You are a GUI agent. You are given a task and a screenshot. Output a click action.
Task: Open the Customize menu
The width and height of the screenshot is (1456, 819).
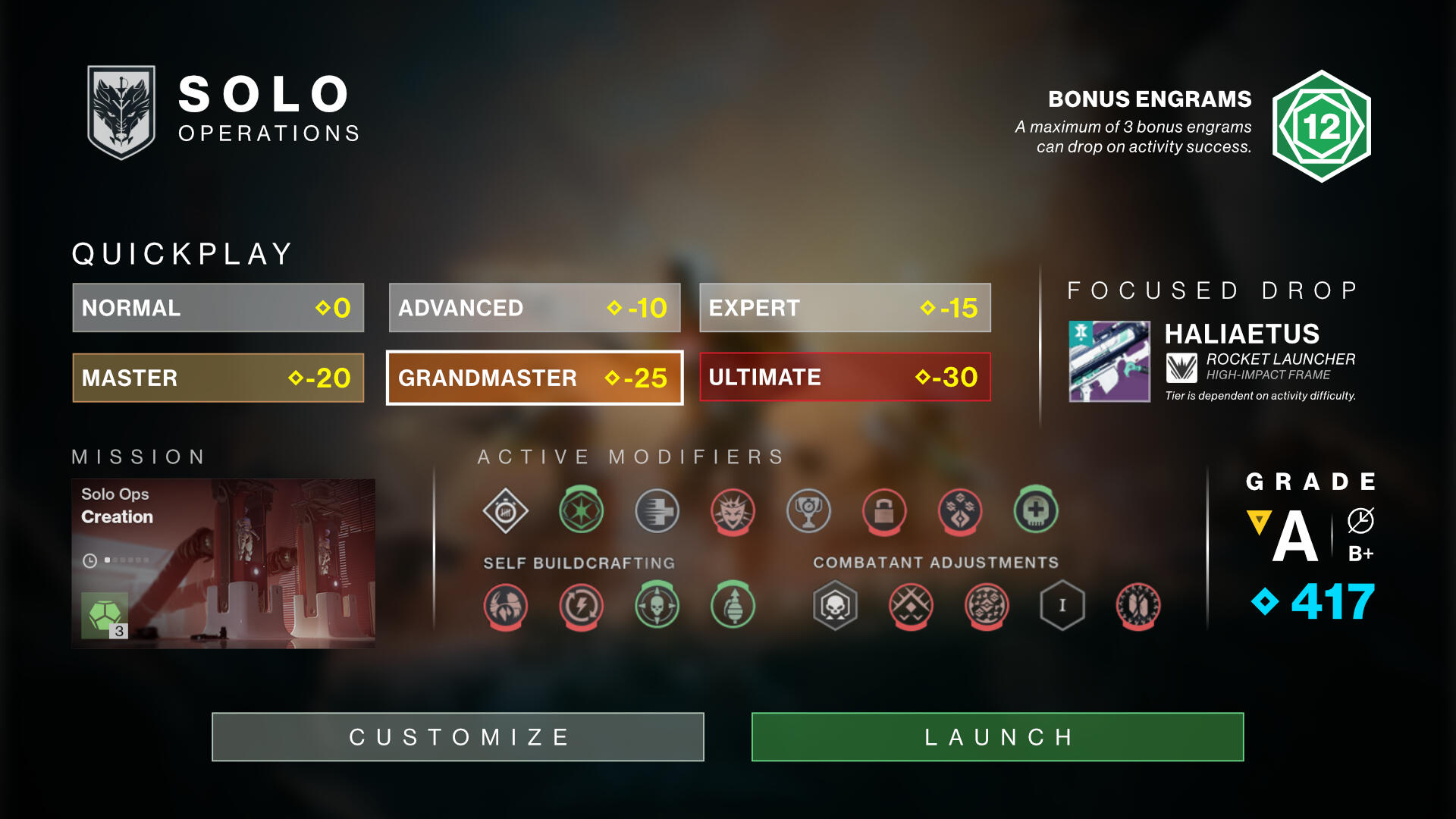coord(457,736)
